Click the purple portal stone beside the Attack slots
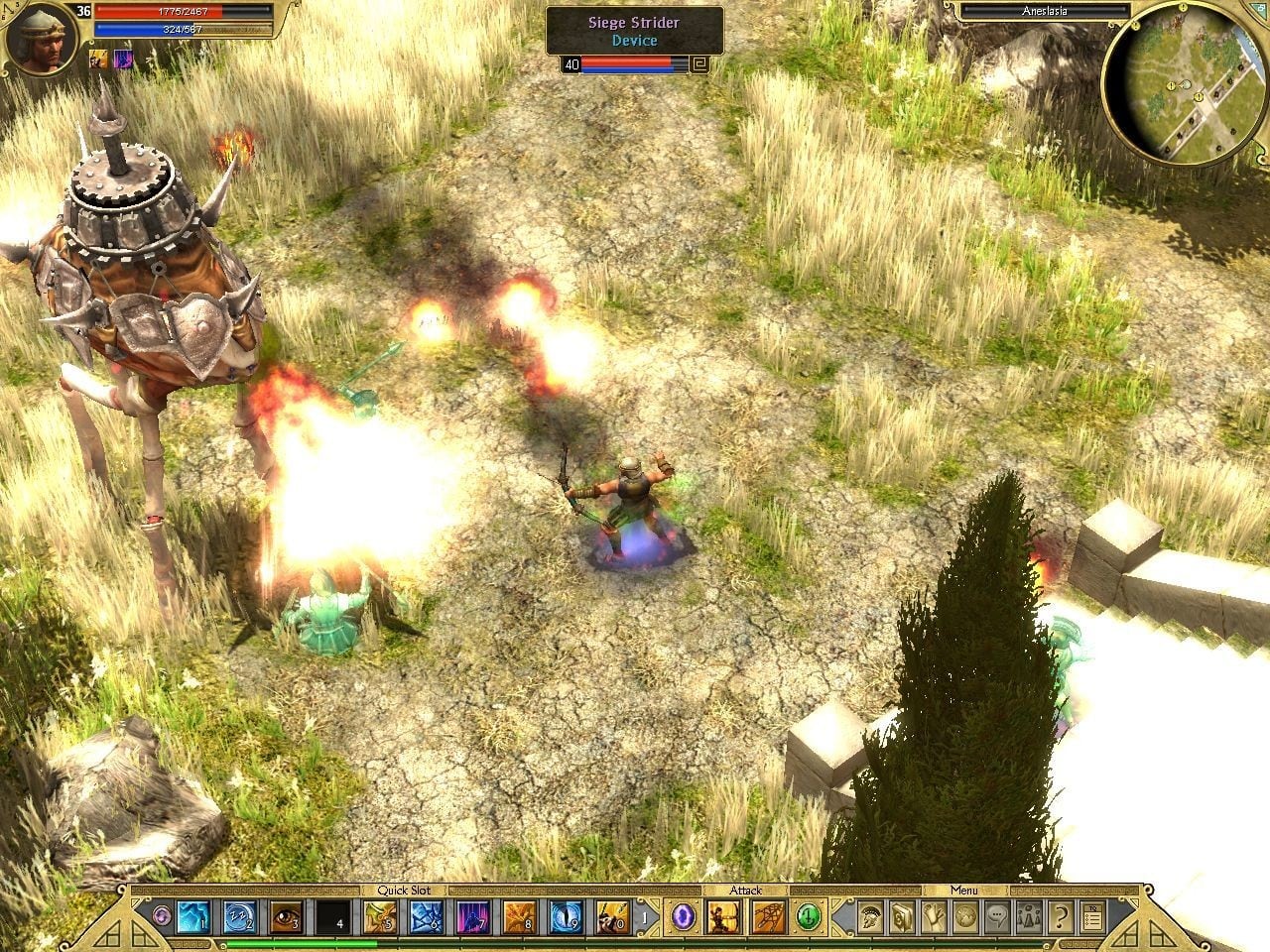This screenshot has width=1270, height=952. 683,917
